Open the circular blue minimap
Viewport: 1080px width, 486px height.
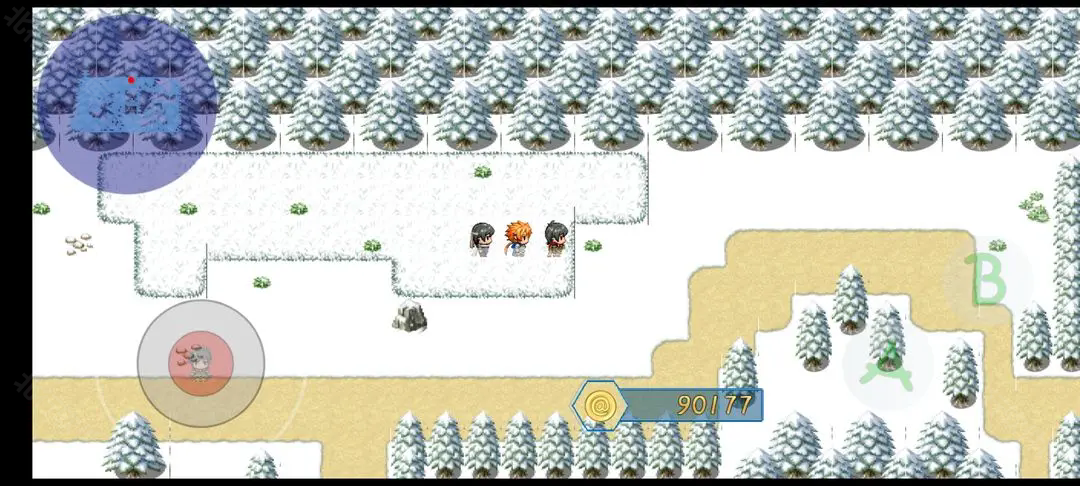(127, 103)
